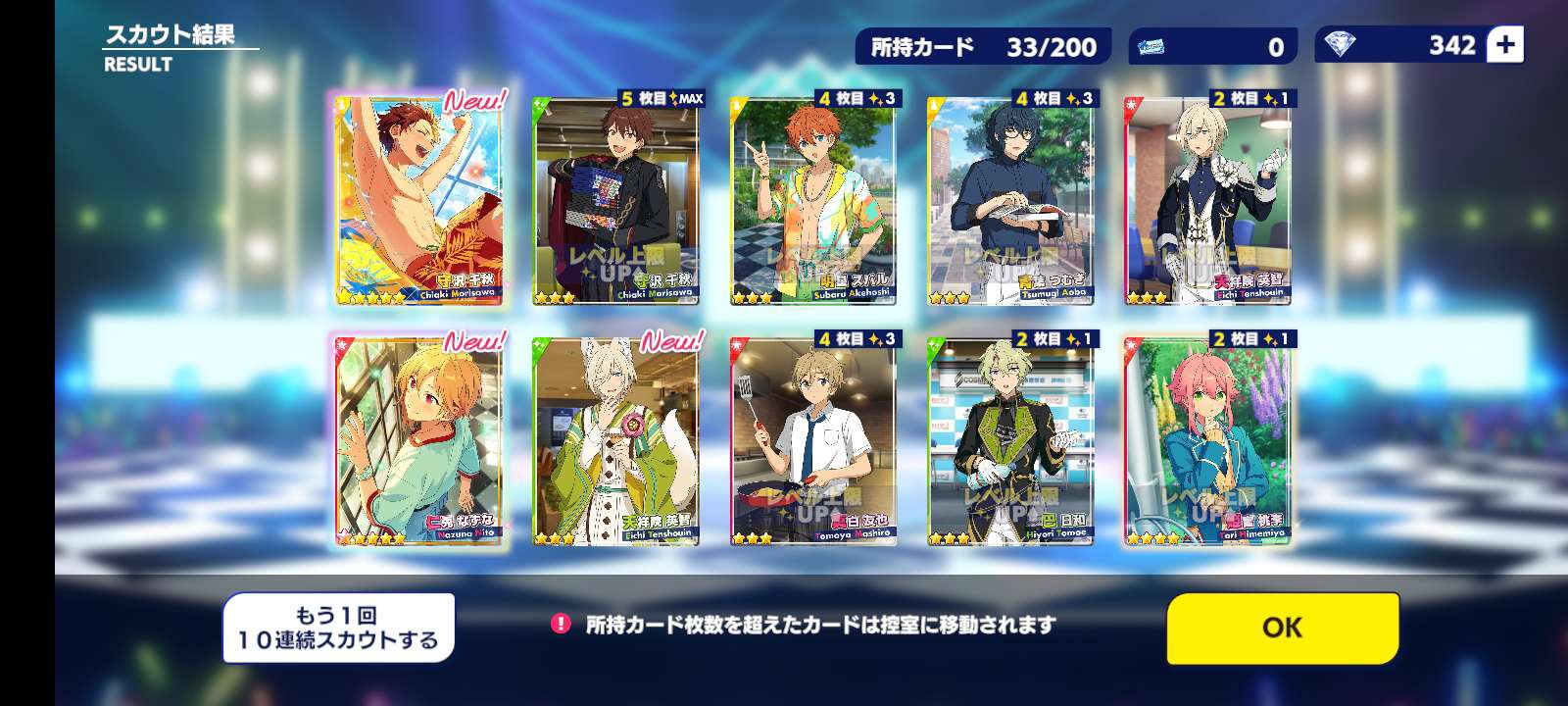Open the pink-haired Tori Himemiya card
Image resolution: width=1568 pixels, height=706 pixels.
coord(1207,440)
